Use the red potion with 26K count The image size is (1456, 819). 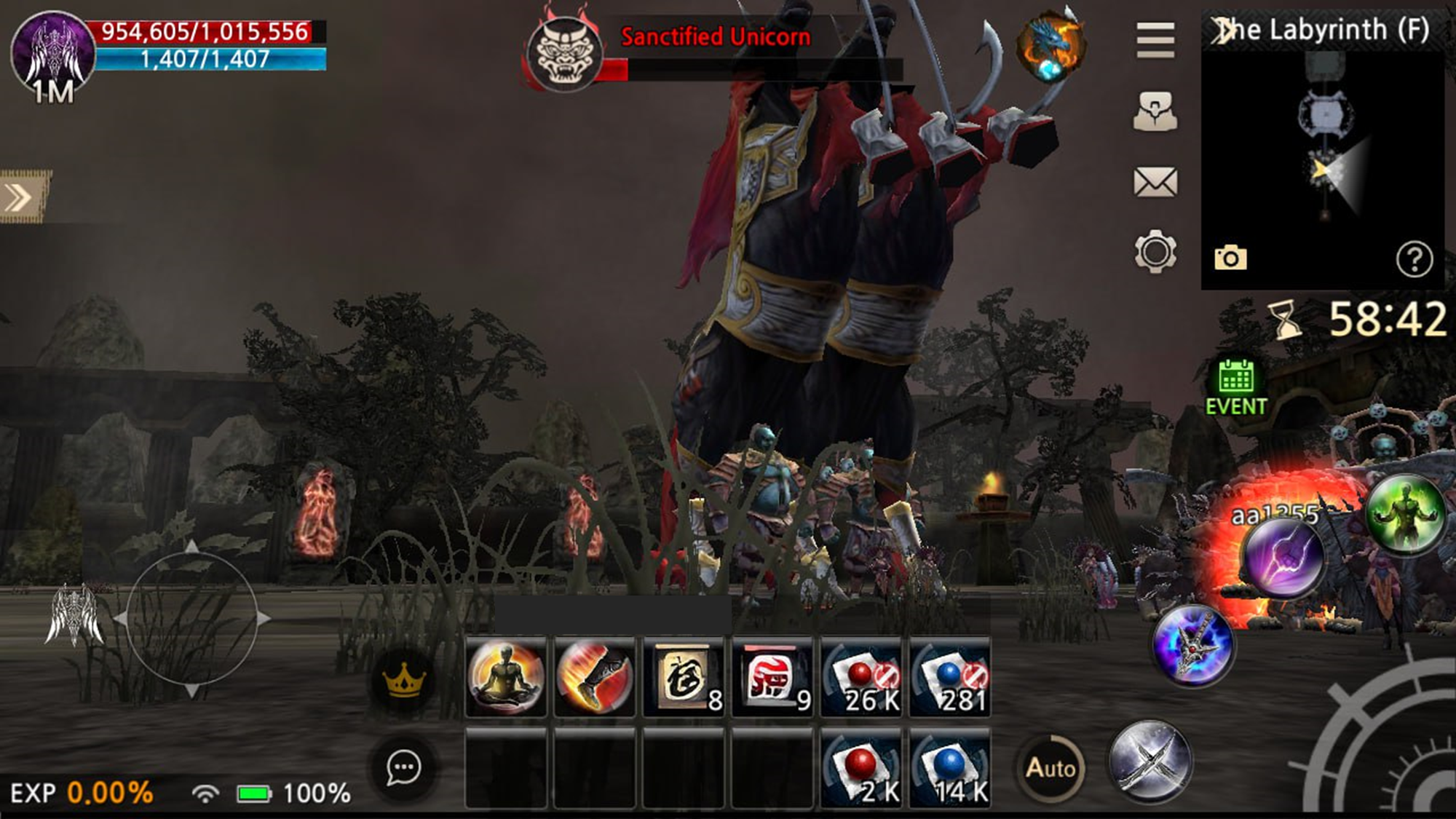coord(861,678)
